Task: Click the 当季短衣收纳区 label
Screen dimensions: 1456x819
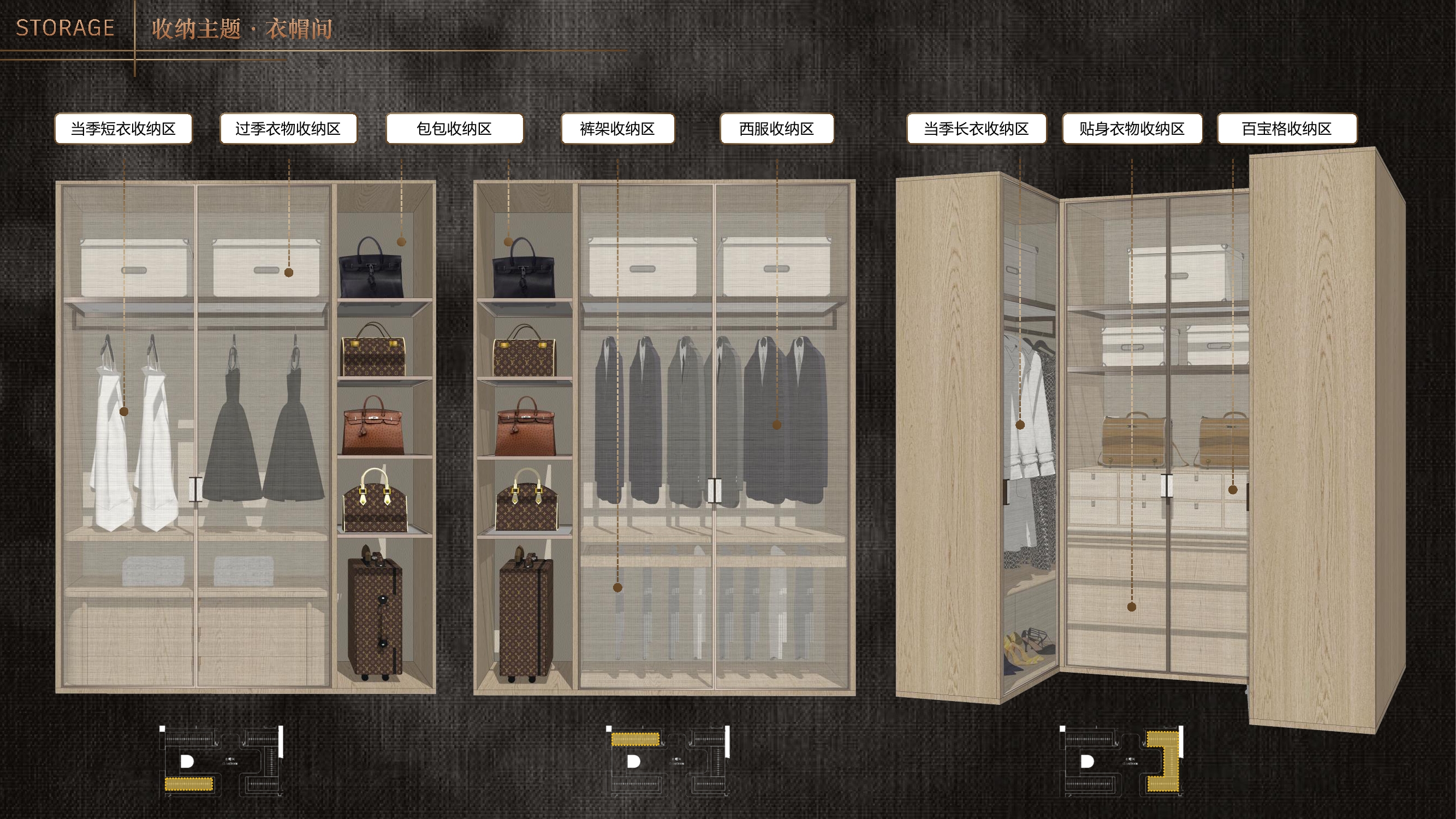Action: tap(123, 129)
